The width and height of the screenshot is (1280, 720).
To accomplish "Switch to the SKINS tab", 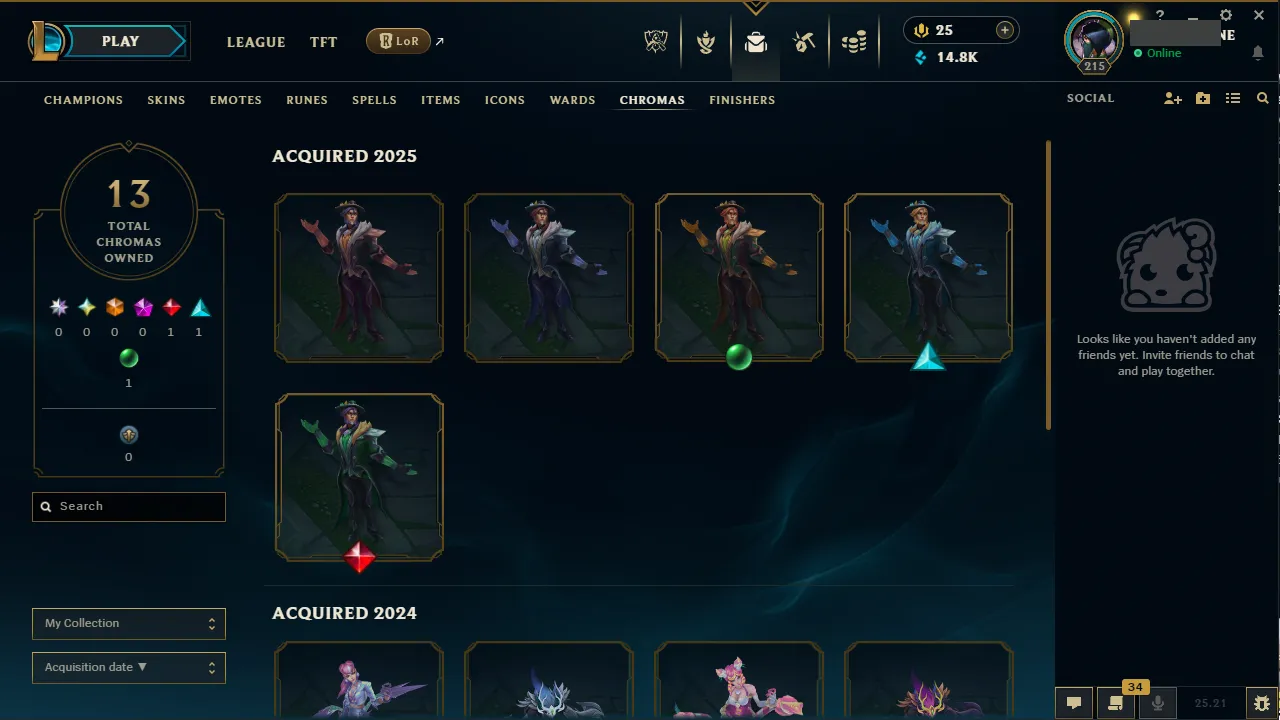I will coord(166,100).
